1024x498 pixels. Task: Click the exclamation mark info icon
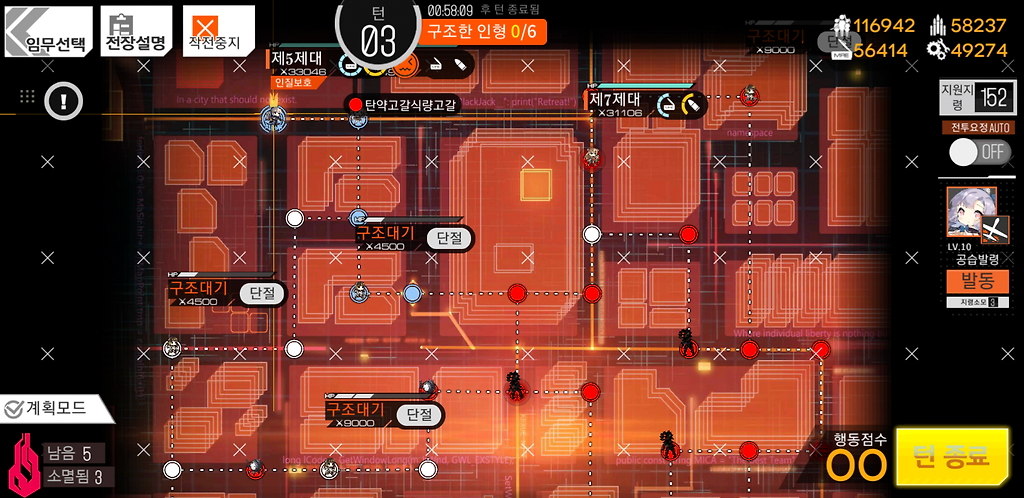click(64, 100)
